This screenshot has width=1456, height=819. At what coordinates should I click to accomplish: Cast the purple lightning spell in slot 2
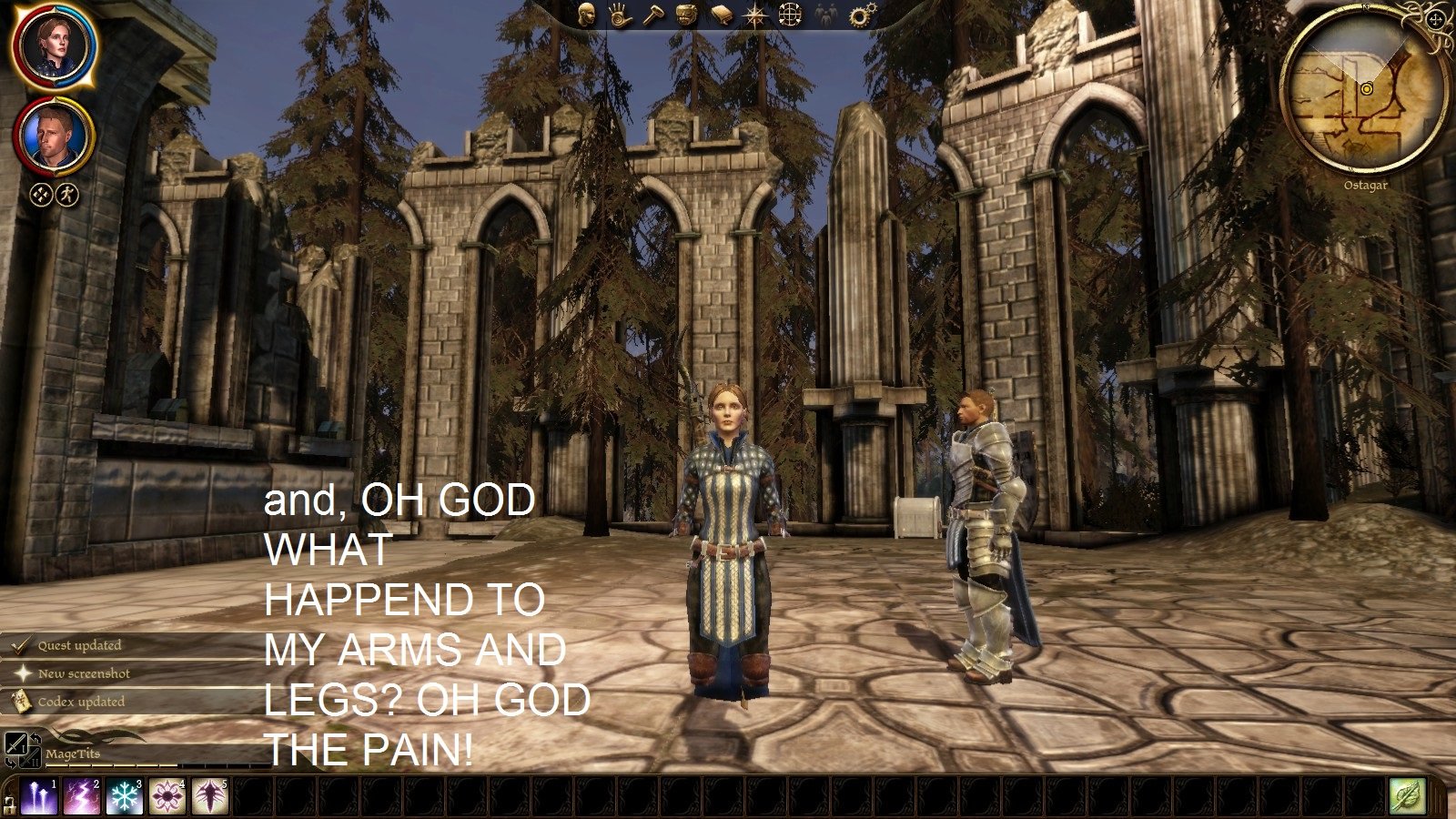click(x=82, y=797)
